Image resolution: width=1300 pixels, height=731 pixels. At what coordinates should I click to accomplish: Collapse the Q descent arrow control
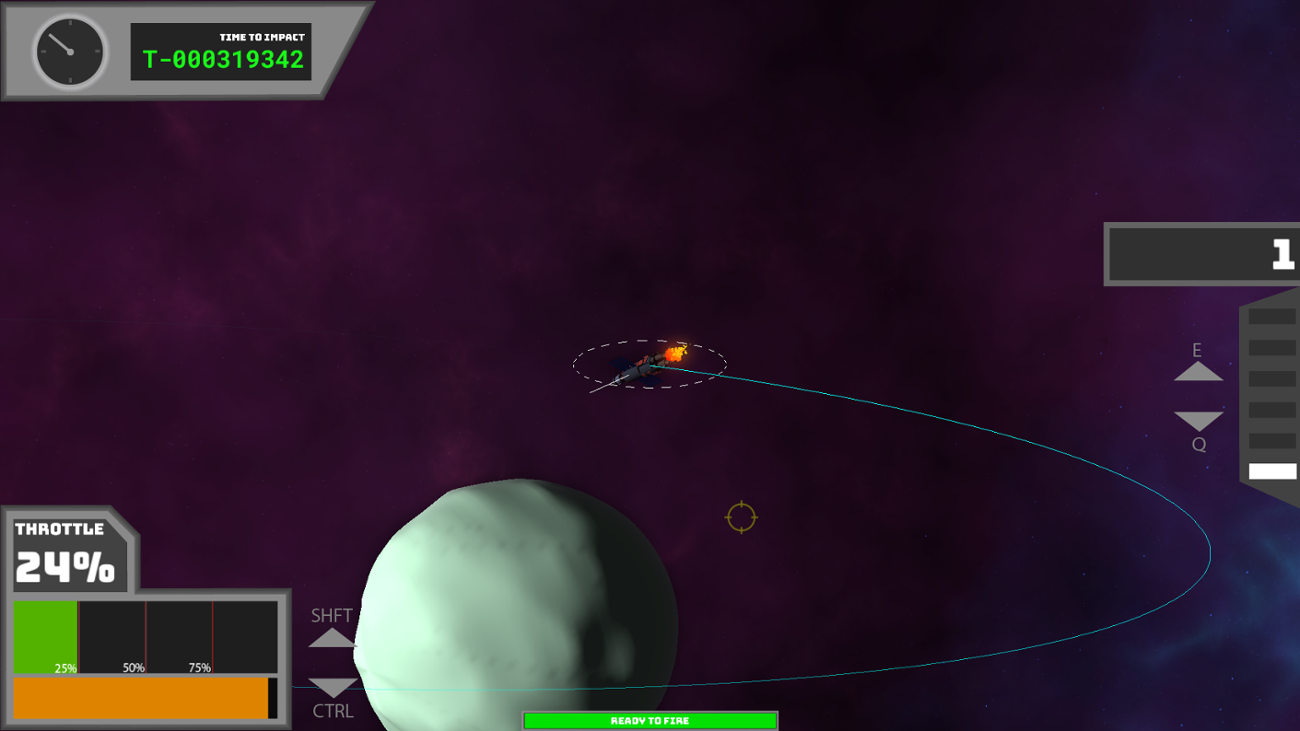[1197, 418]
